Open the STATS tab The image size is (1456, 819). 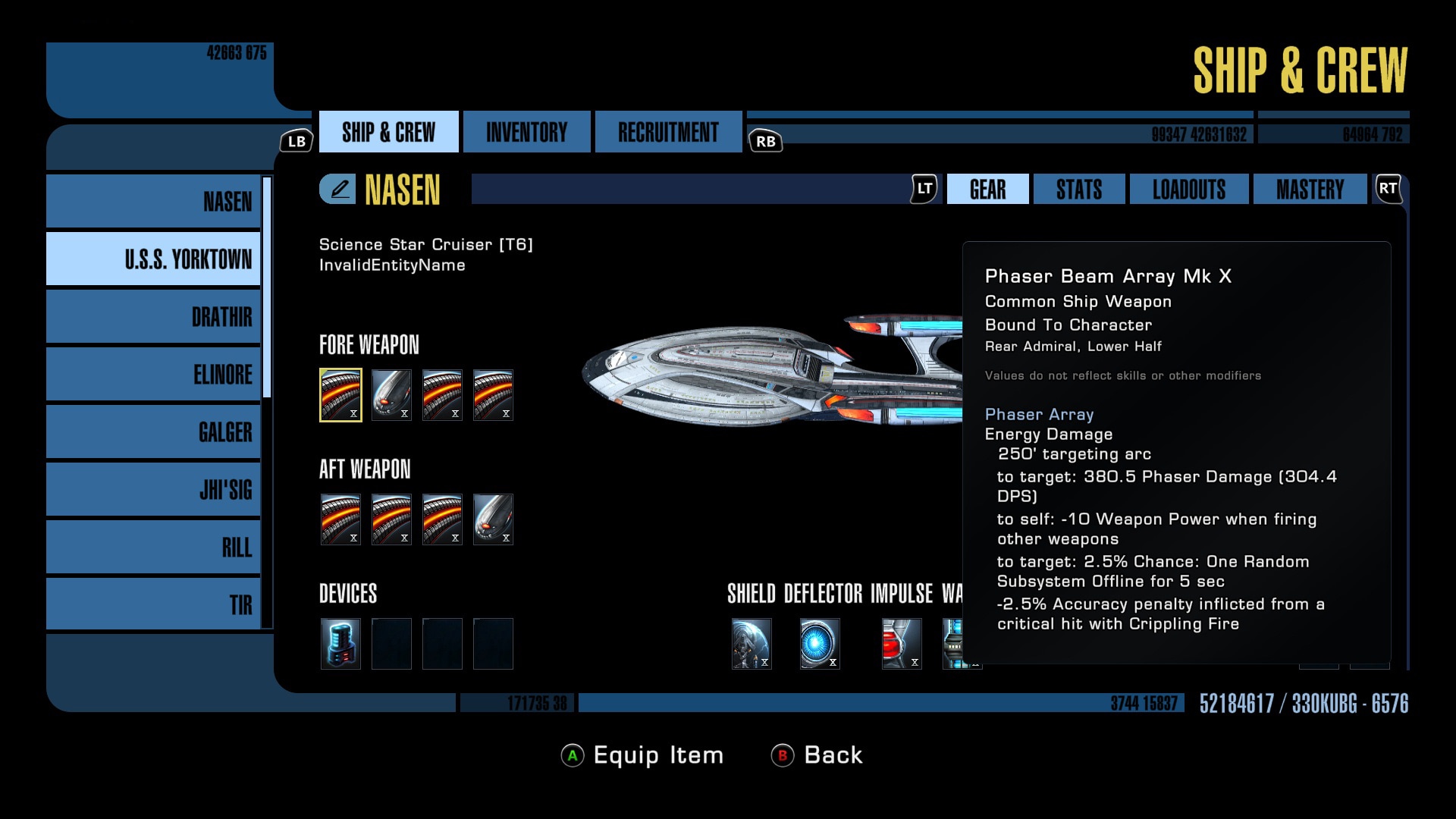tap(1078, 189)
